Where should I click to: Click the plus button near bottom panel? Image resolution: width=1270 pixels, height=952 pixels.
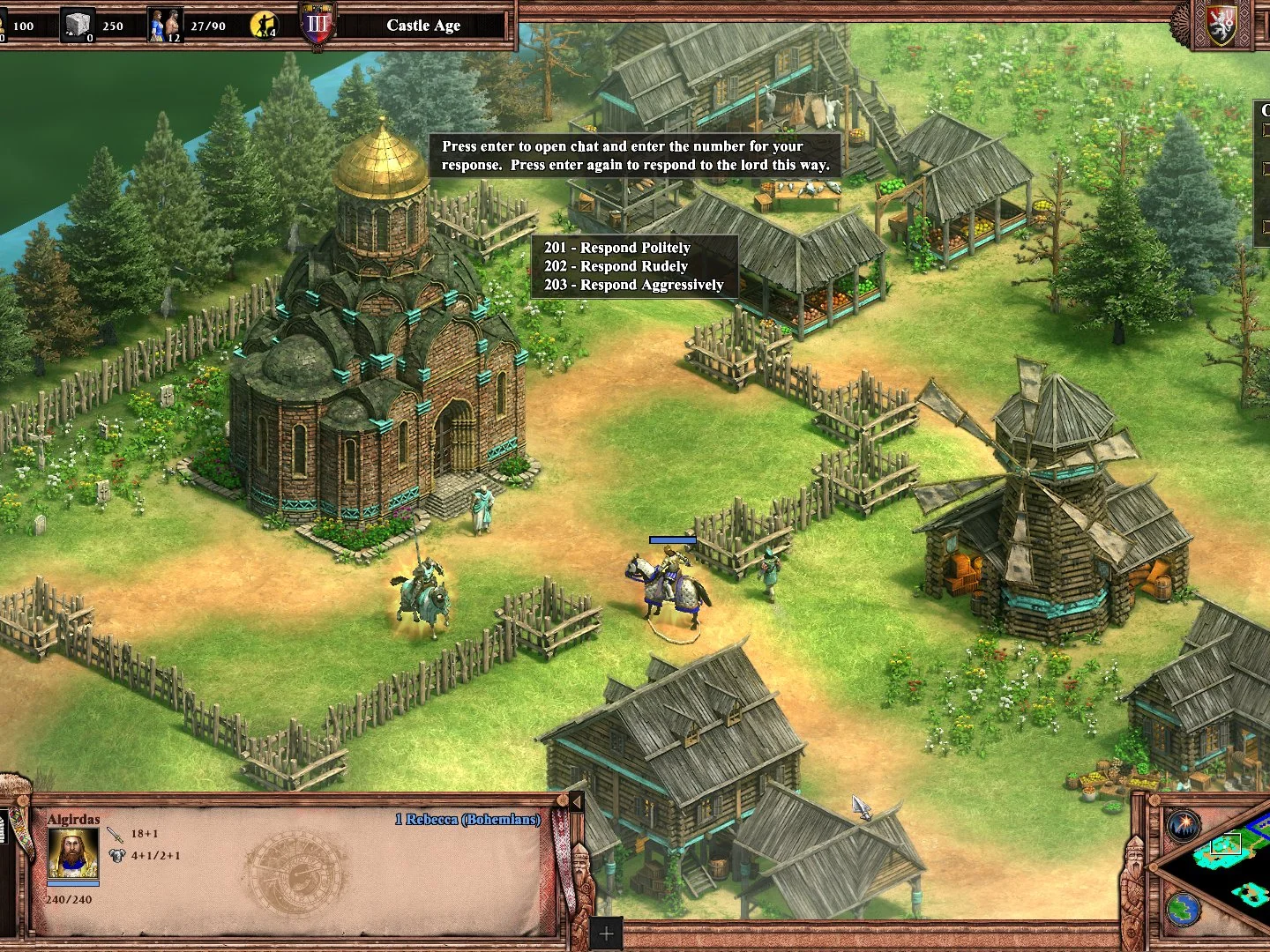click(x=606, y=933)
